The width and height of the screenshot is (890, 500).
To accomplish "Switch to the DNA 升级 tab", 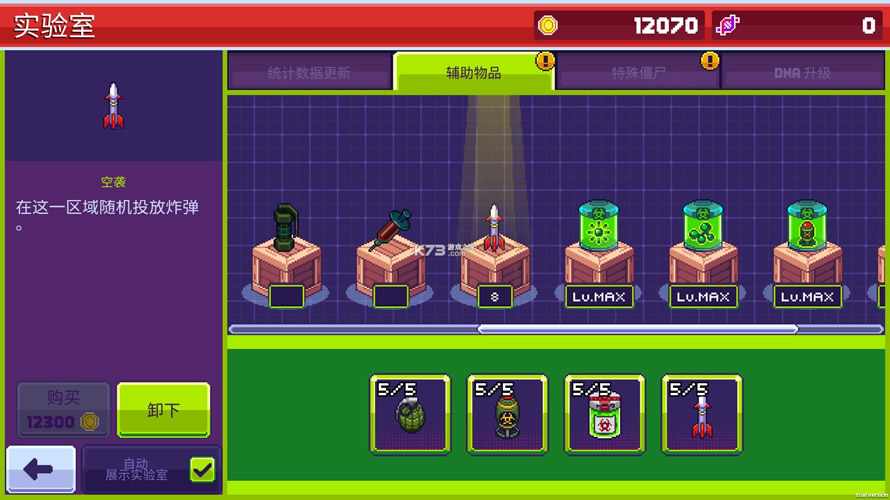I will pos(802,73).
